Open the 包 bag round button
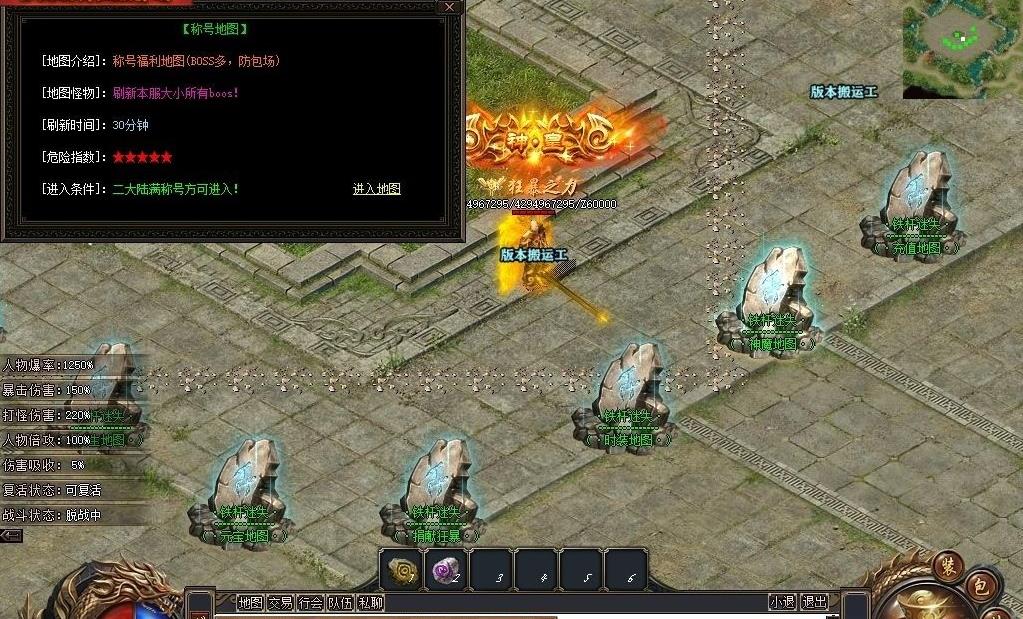1023x619 pixels. (x=981, y=587)
